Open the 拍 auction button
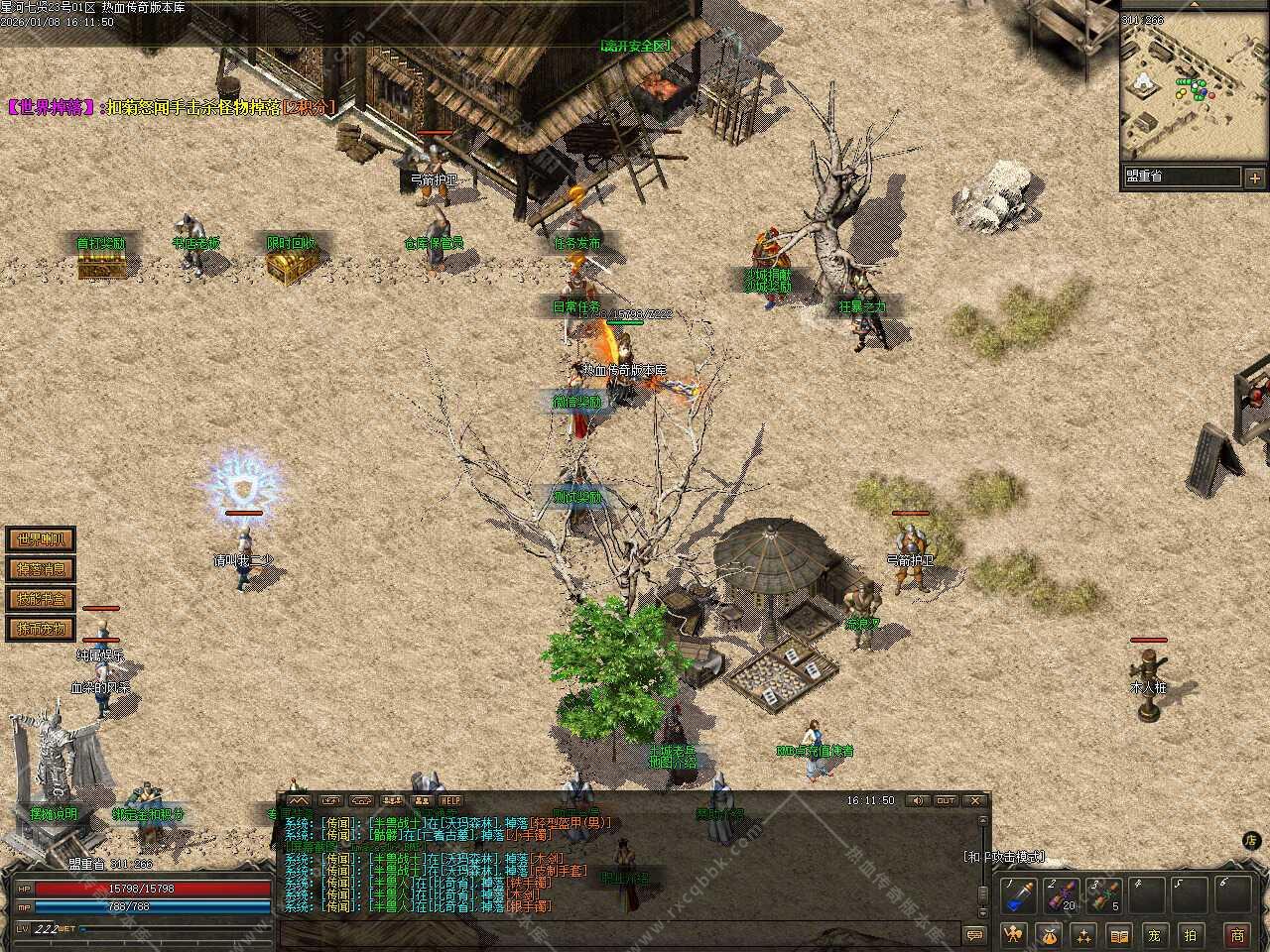The height and width of the screenshot is (952, 1270). coord(1191,934)
